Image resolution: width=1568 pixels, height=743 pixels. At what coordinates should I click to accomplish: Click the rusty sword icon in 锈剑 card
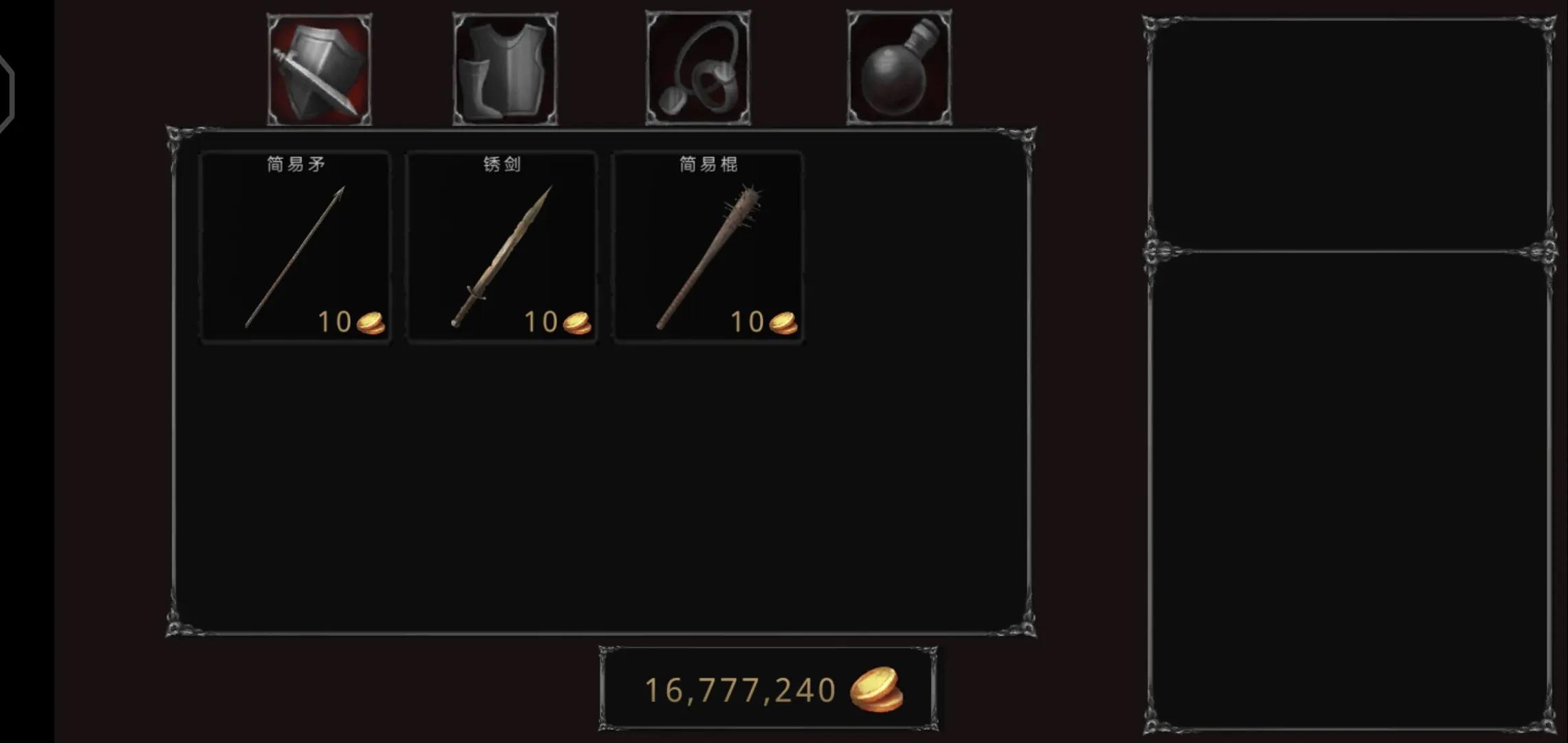click(x=502, y=251)
